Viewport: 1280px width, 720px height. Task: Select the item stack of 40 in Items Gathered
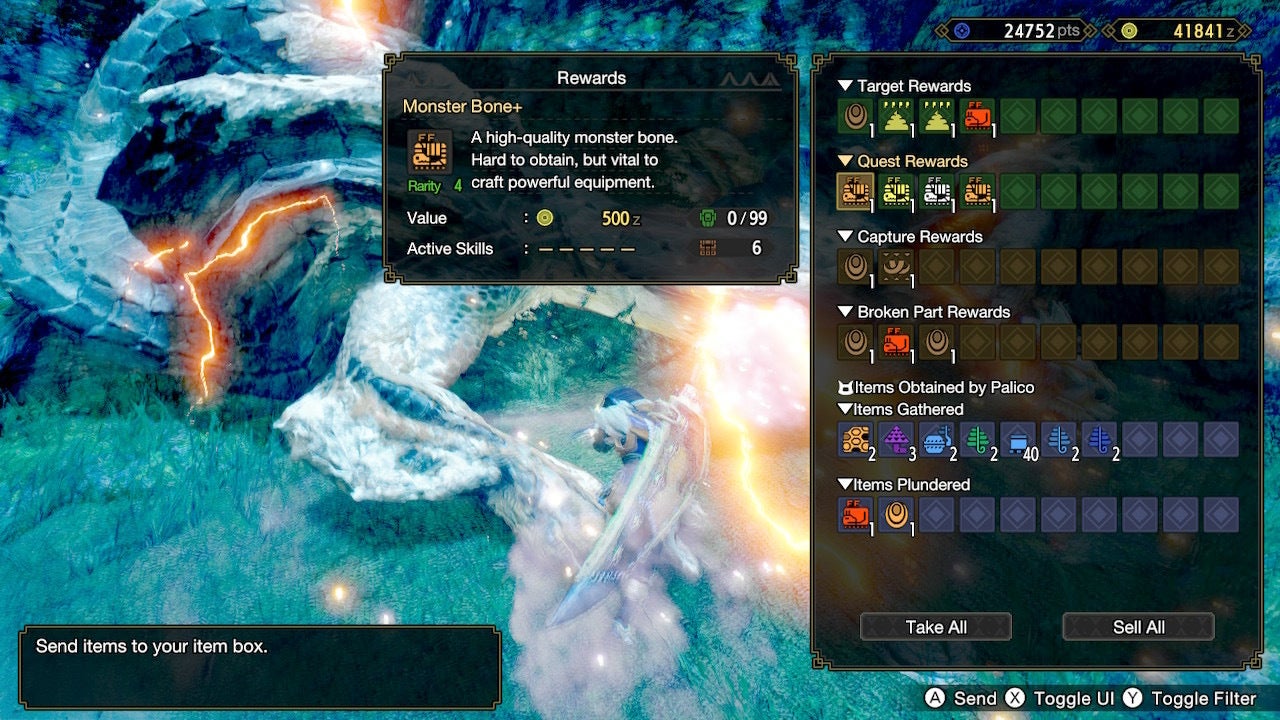click(1019, 439)
